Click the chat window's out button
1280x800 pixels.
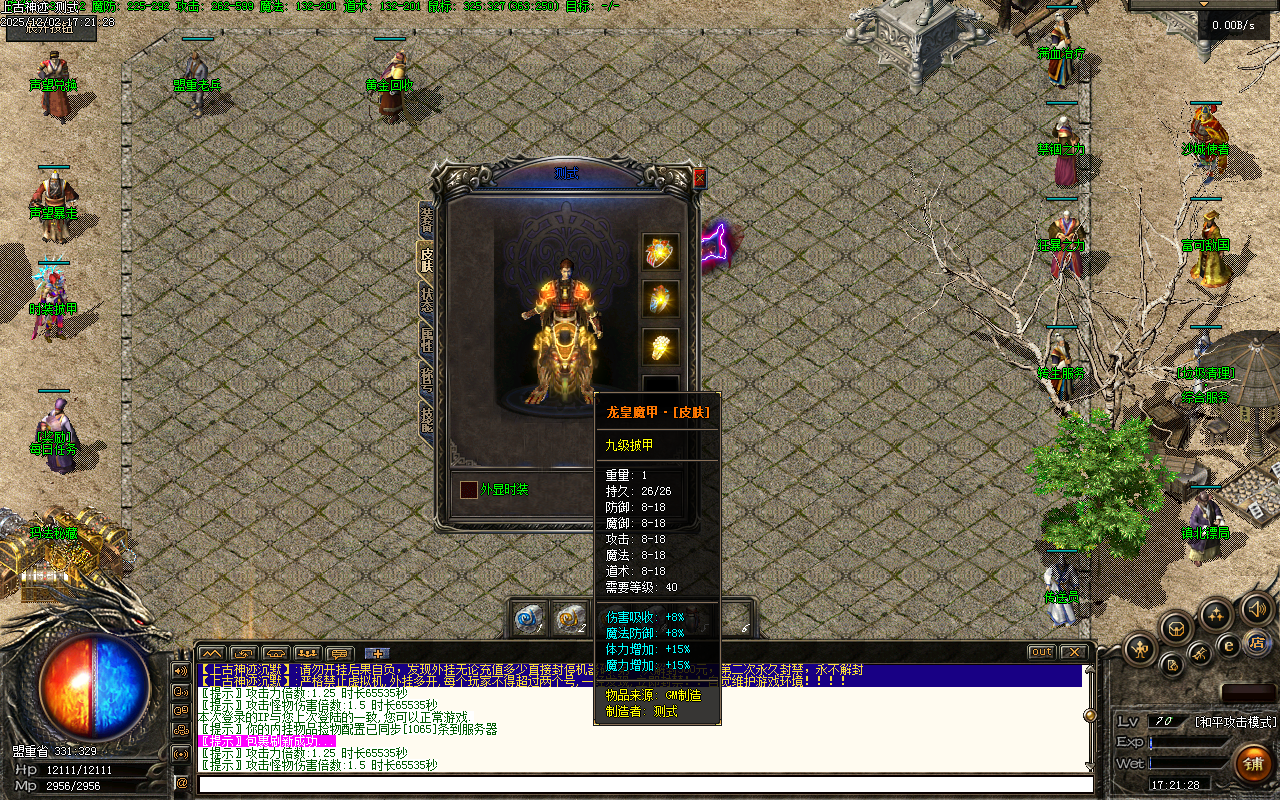pos(1041,652)
